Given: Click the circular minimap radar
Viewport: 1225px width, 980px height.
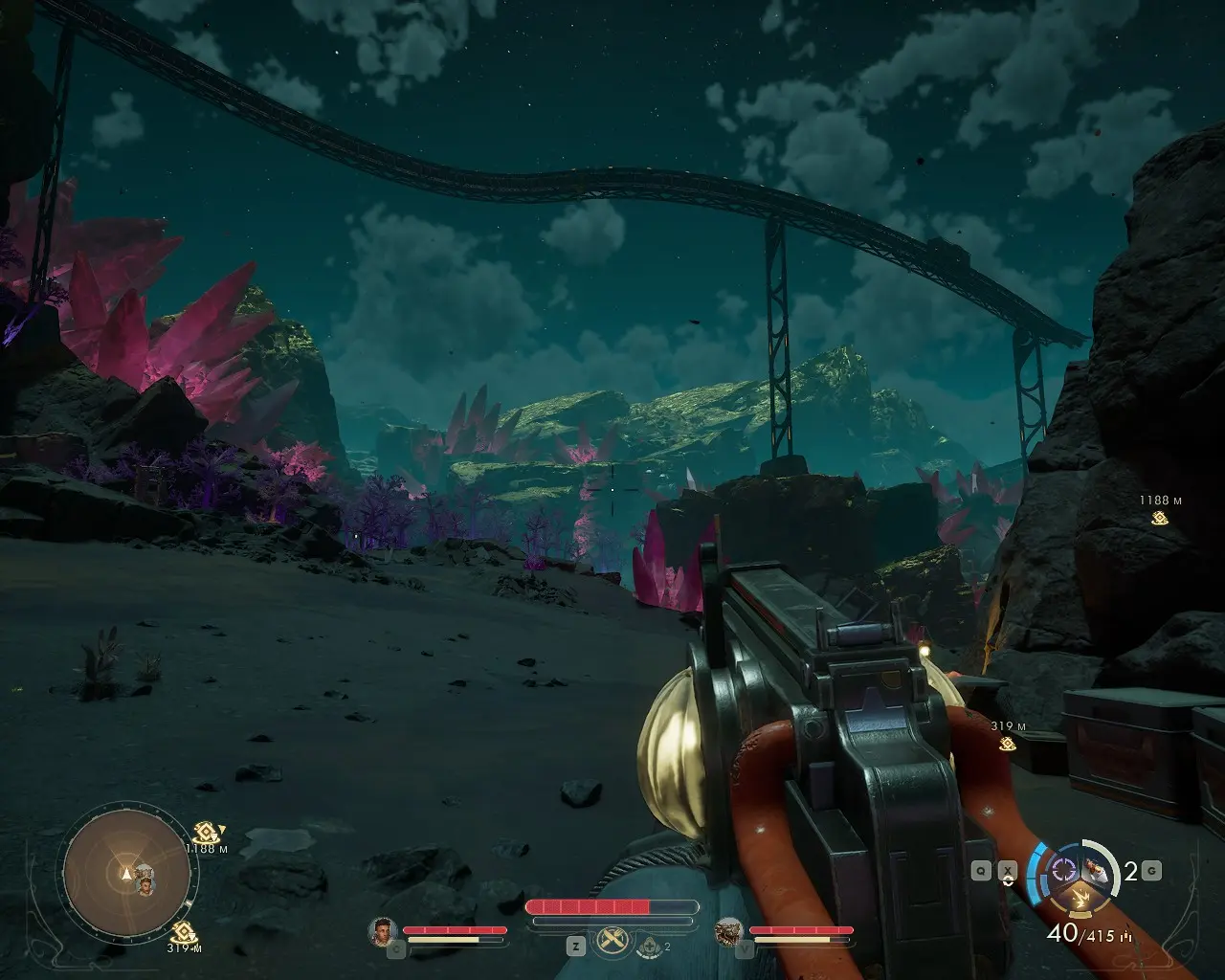Looking at the screenshot, I should [127, 872].
